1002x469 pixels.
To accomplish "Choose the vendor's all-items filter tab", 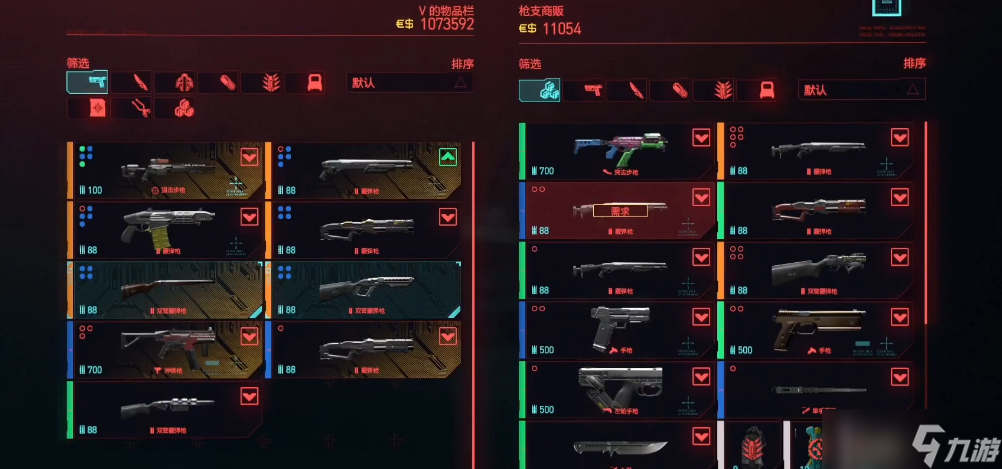I will 539,90.
